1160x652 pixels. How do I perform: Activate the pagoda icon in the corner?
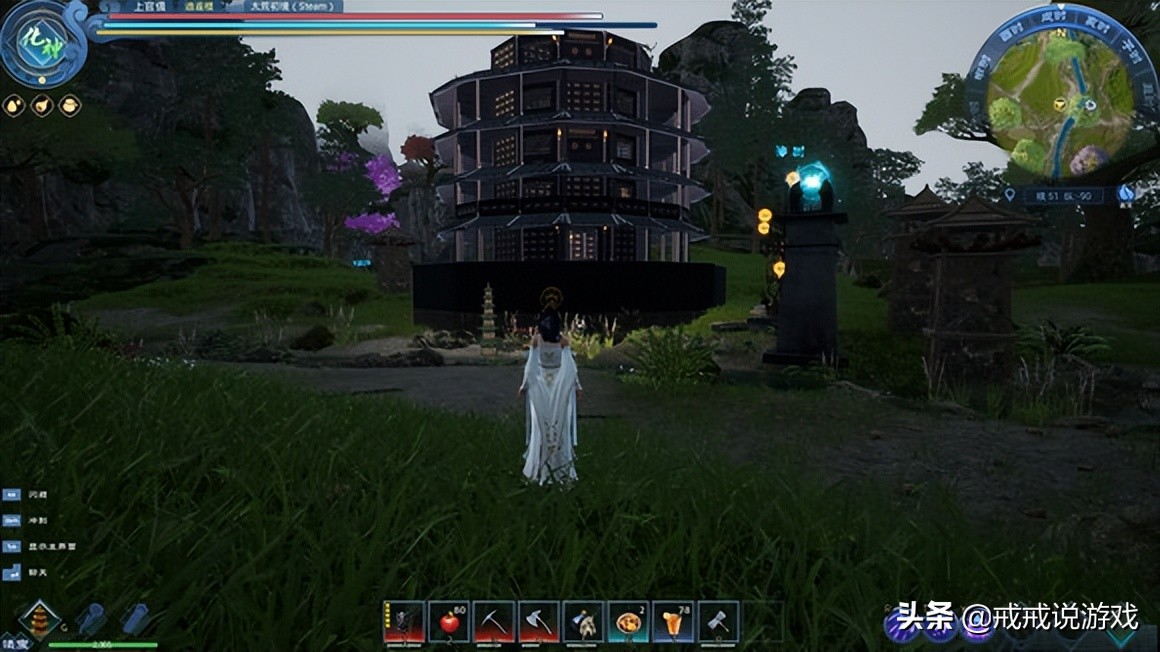pyautogui.click(x=41, y=620)
